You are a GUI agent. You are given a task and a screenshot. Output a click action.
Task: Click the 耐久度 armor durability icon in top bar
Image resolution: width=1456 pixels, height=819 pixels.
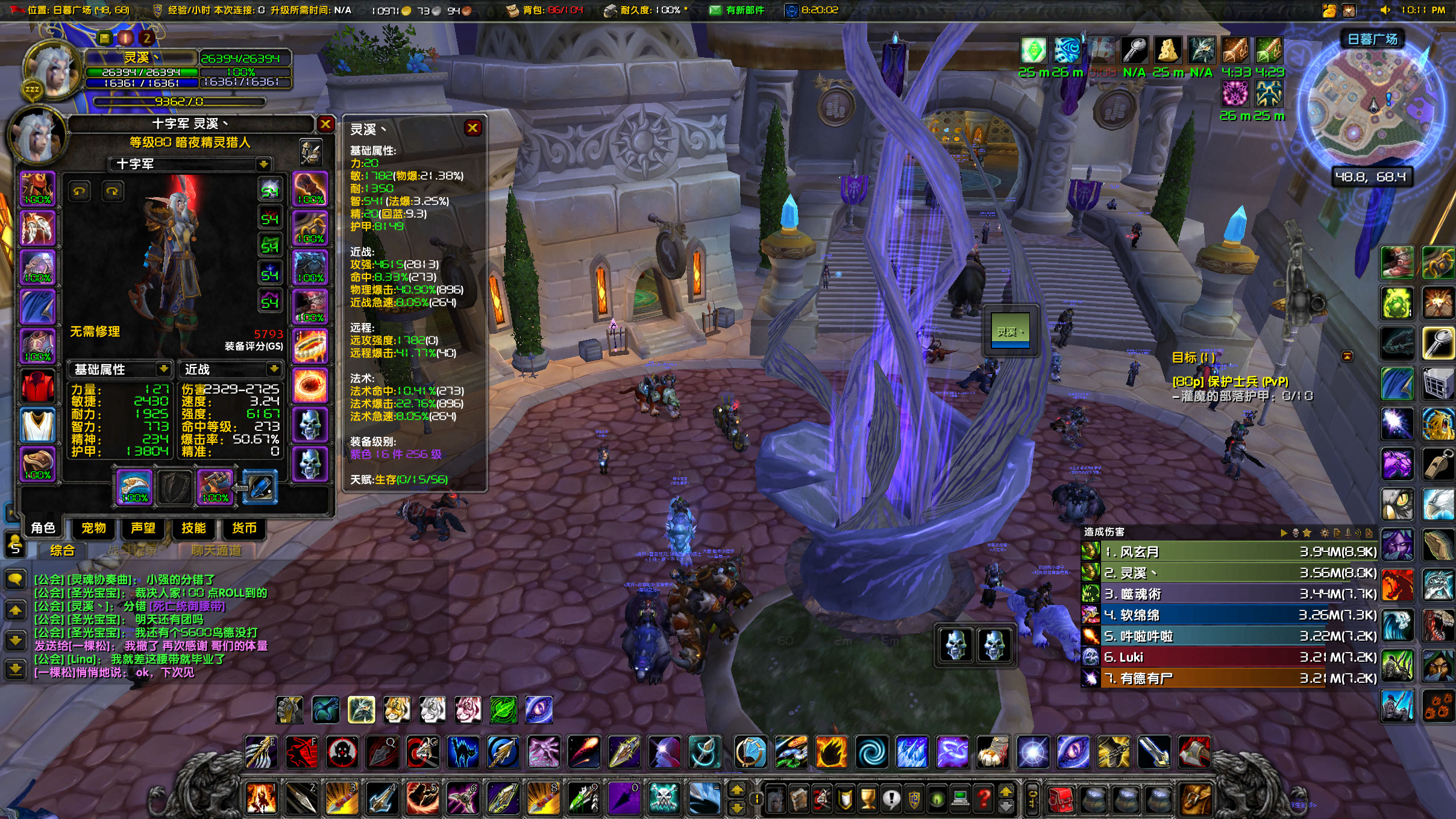[610, 10]
